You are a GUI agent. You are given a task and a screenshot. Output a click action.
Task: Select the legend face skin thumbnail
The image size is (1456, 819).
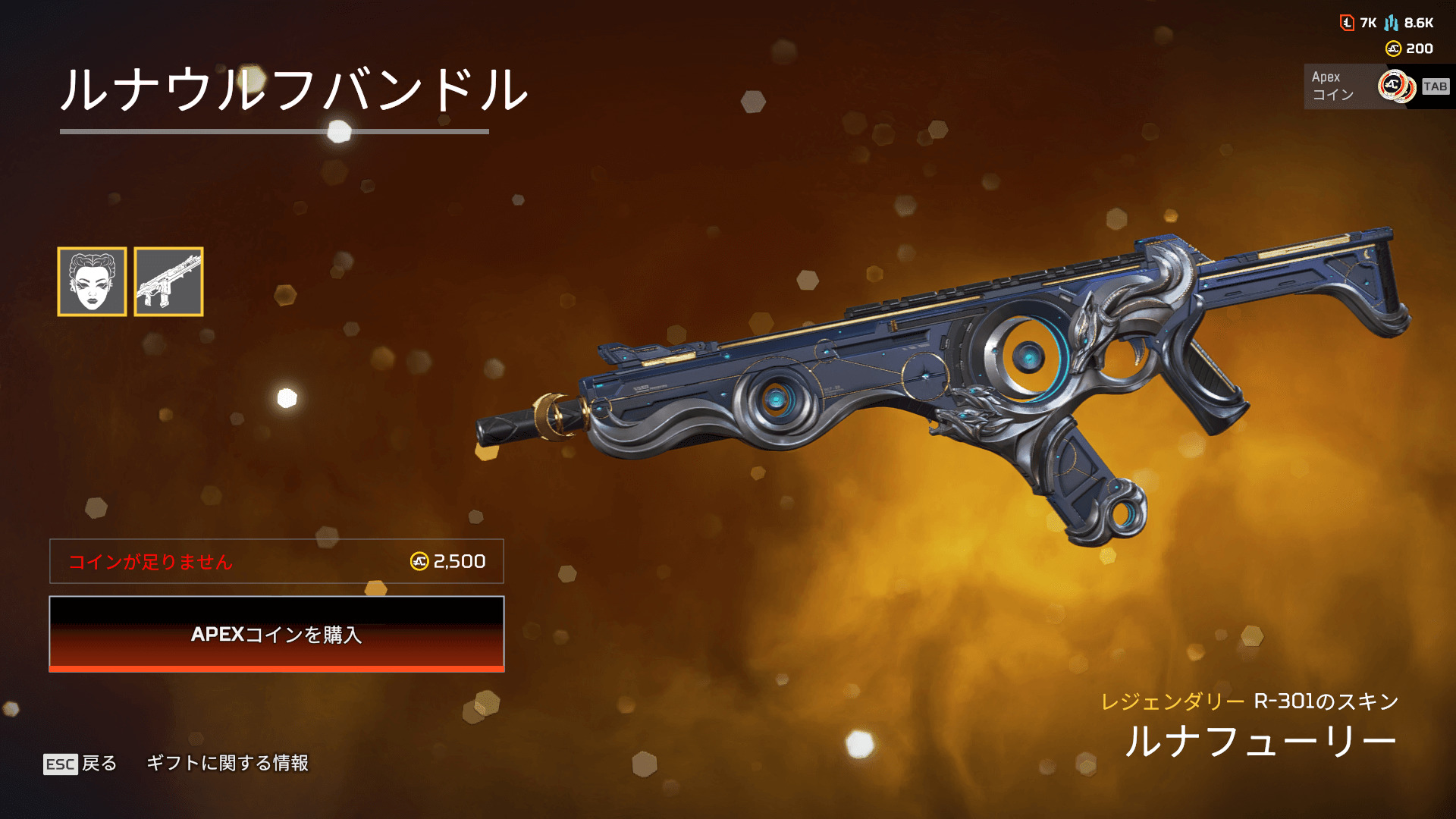coord(92,281)
